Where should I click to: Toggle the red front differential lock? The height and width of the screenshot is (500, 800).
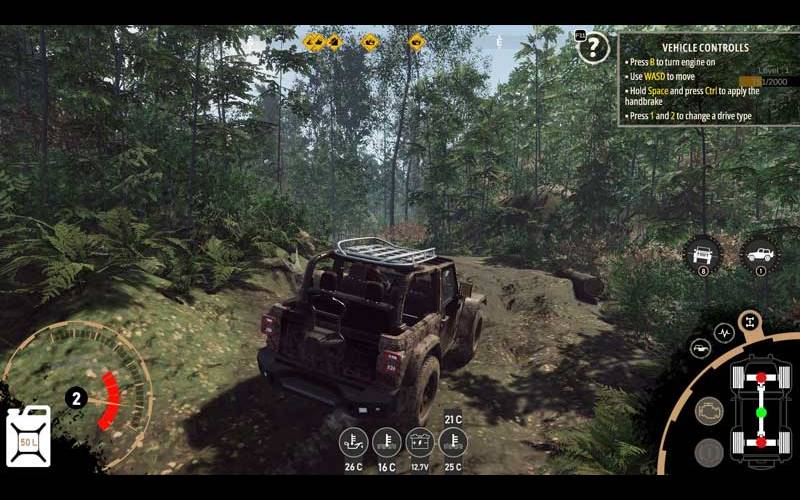(x=761, y=379)
